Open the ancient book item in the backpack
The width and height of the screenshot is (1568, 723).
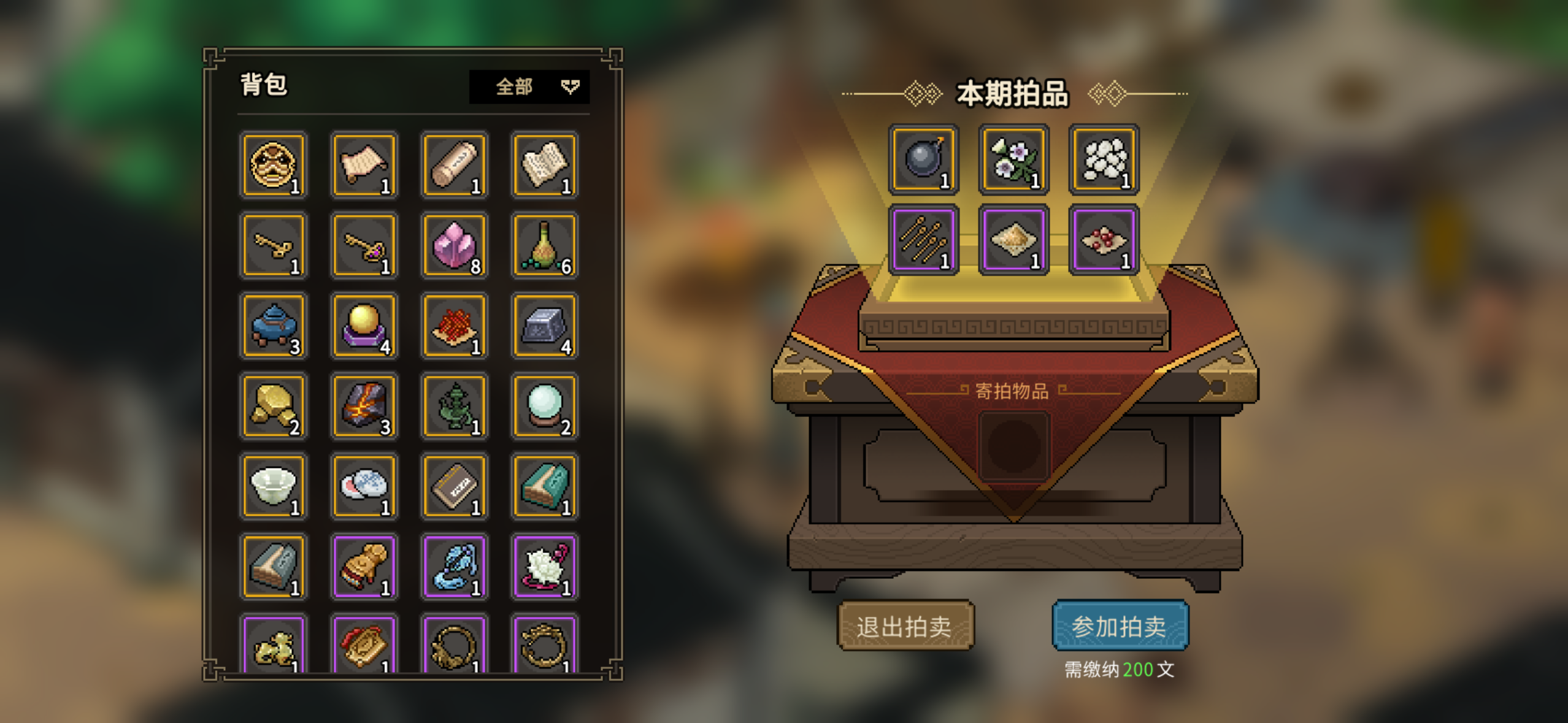point(545,164)
